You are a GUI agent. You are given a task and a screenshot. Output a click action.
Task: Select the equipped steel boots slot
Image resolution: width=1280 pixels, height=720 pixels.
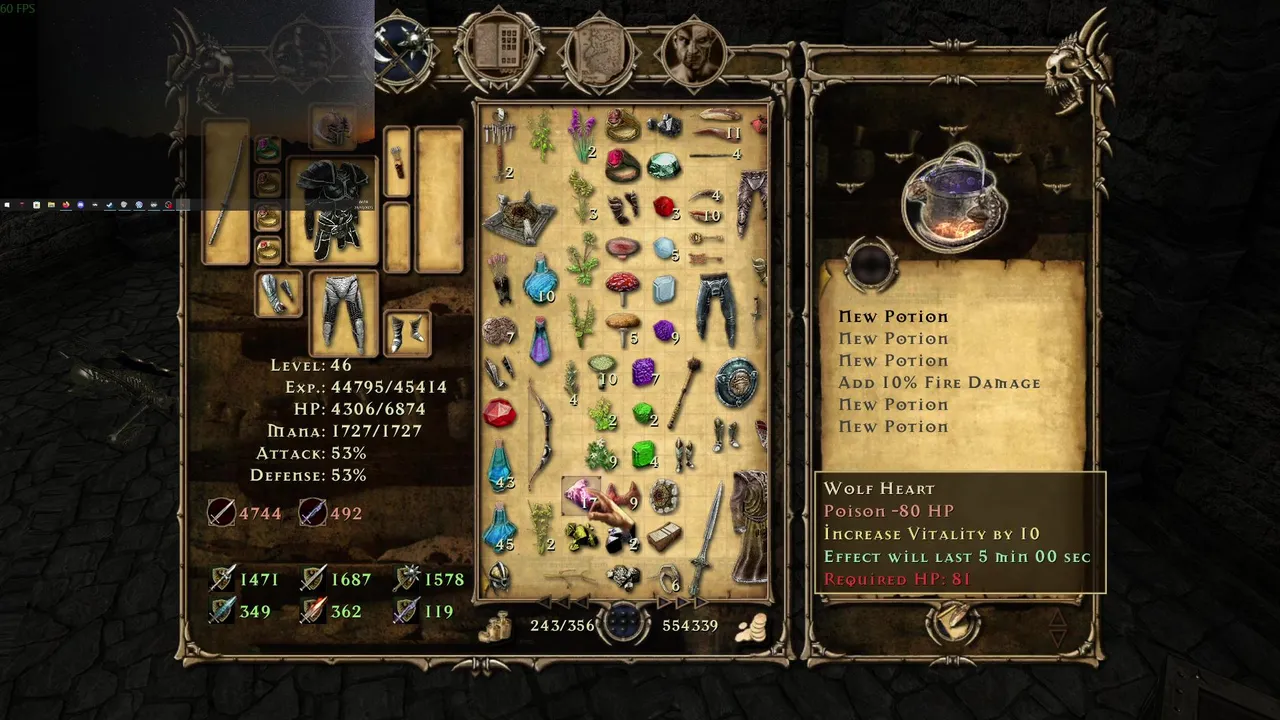tap(406, 333)
